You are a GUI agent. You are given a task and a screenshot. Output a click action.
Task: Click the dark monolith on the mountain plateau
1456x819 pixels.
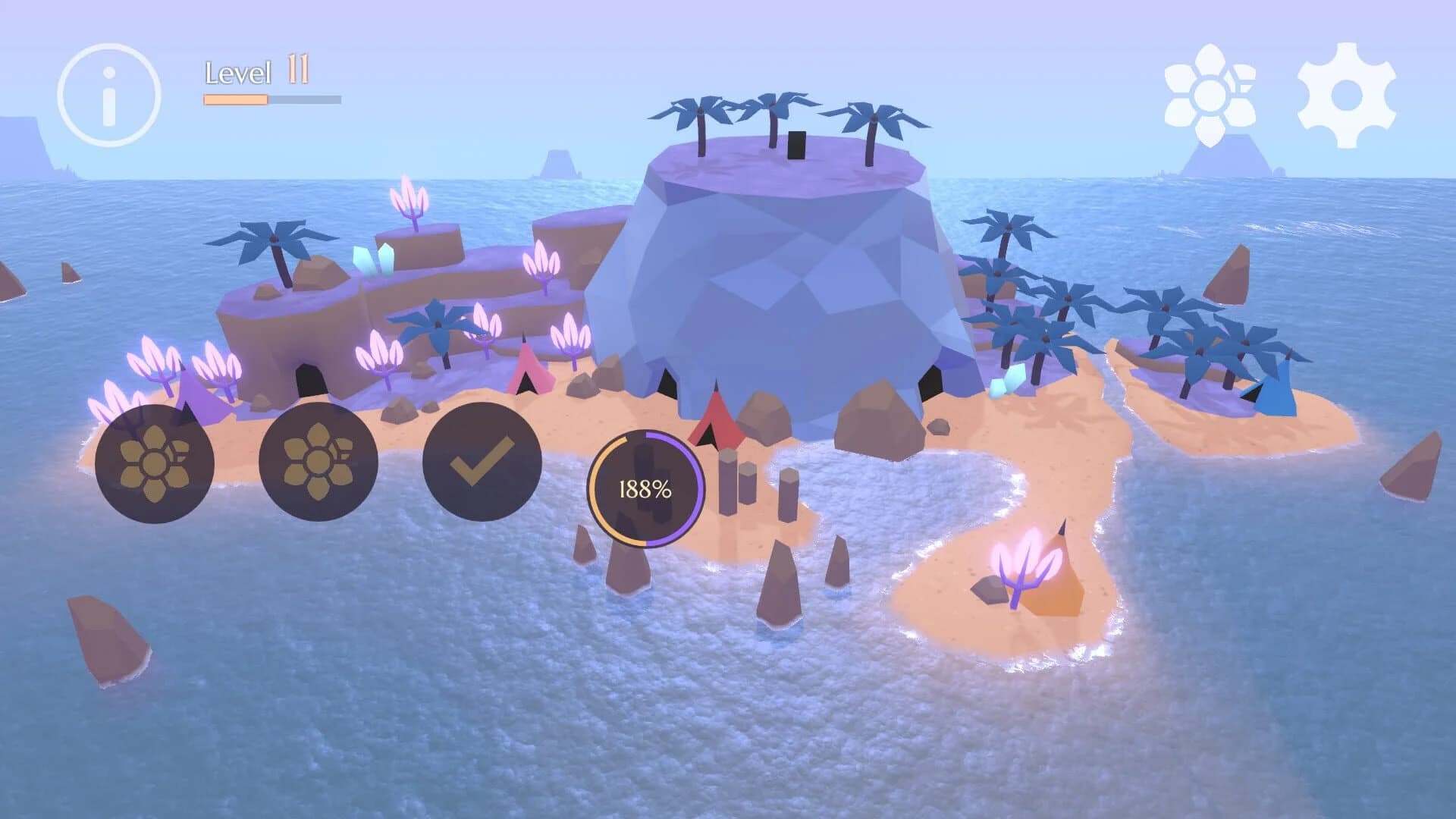(797, 144)
